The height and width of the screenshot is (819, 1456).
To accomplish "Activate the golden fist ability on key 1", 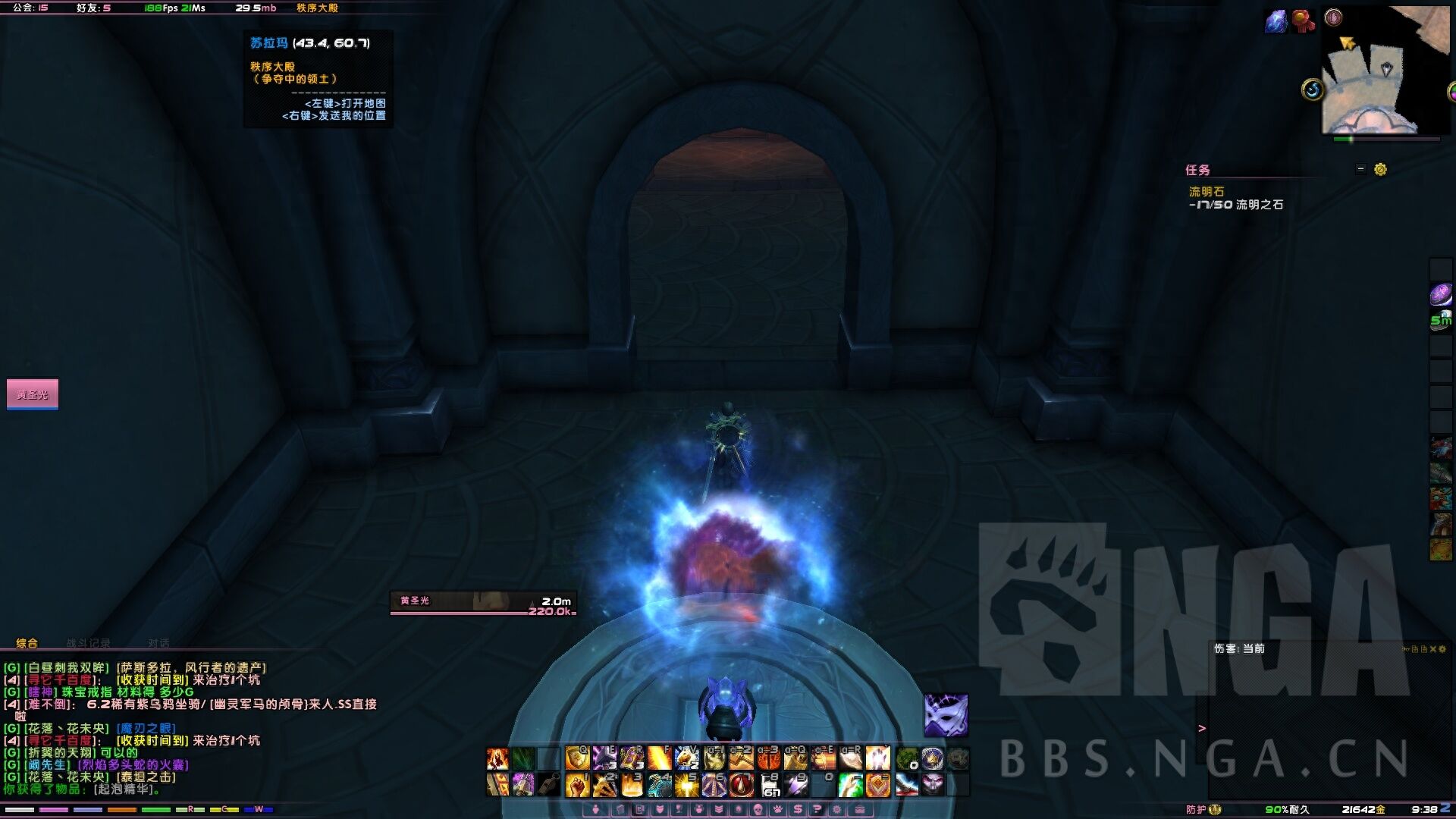I will coord(577,785).
